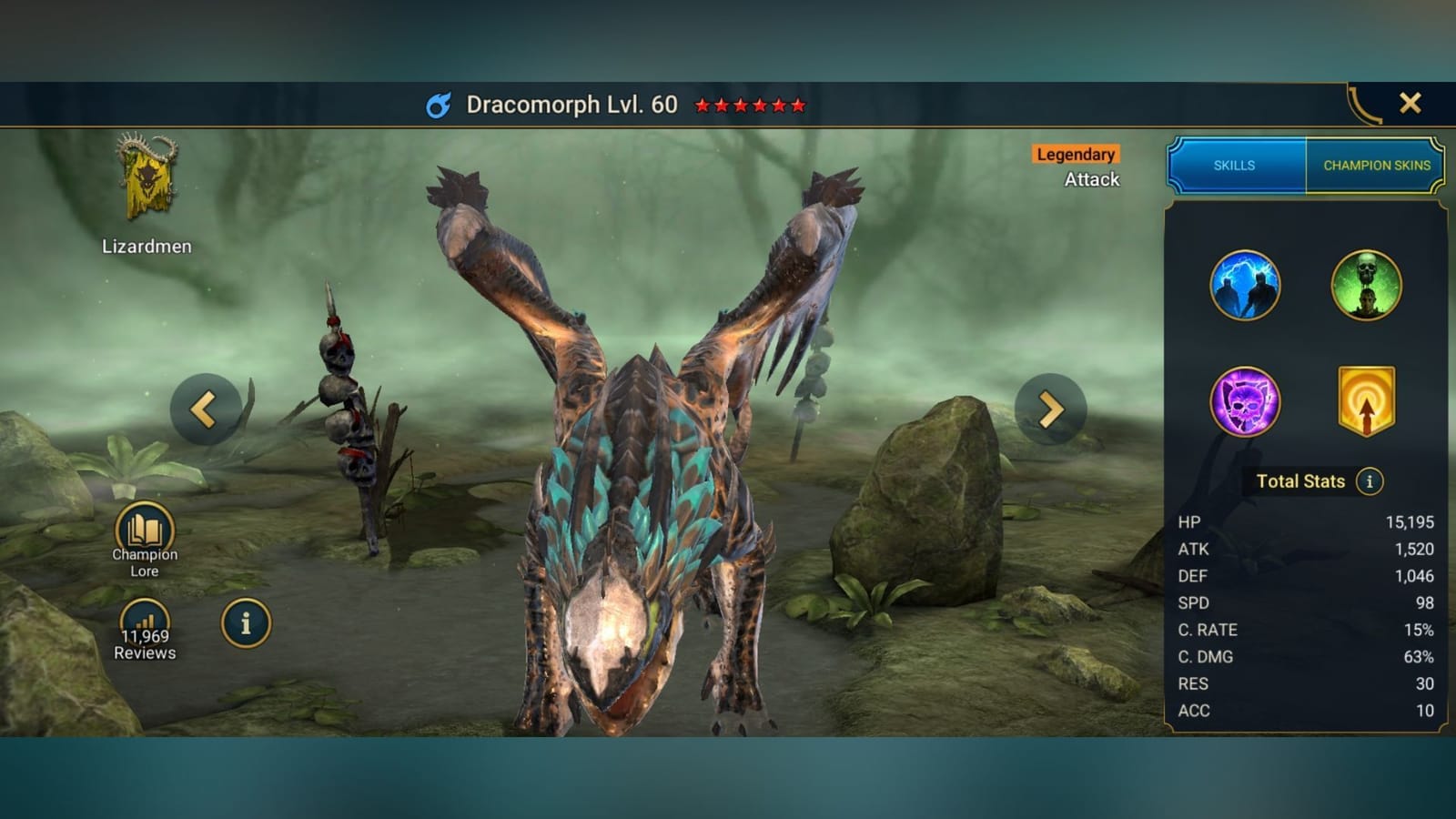This screenshot has width=1456, height=819.
Task: Open the Total Stats info tooltip
Action: (1368, 481)
